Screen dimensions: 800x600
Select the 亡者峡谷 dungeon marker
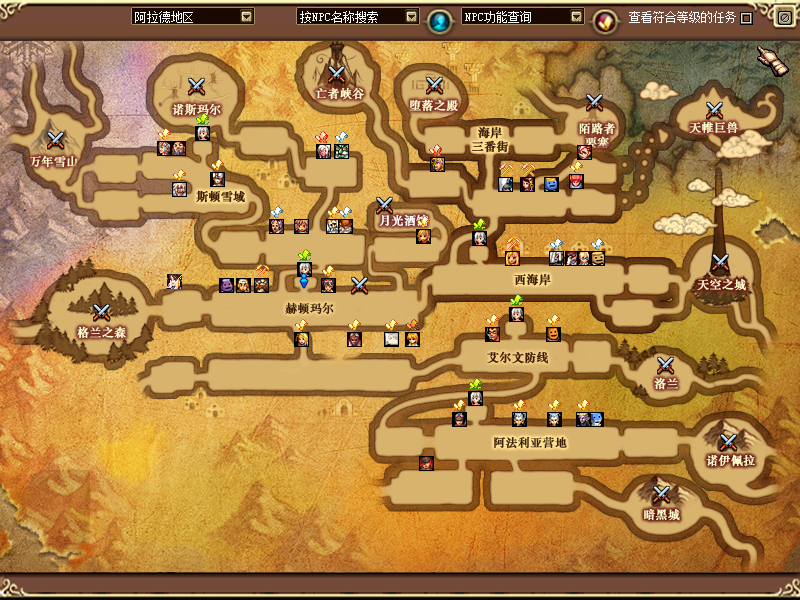click(336, 73)
